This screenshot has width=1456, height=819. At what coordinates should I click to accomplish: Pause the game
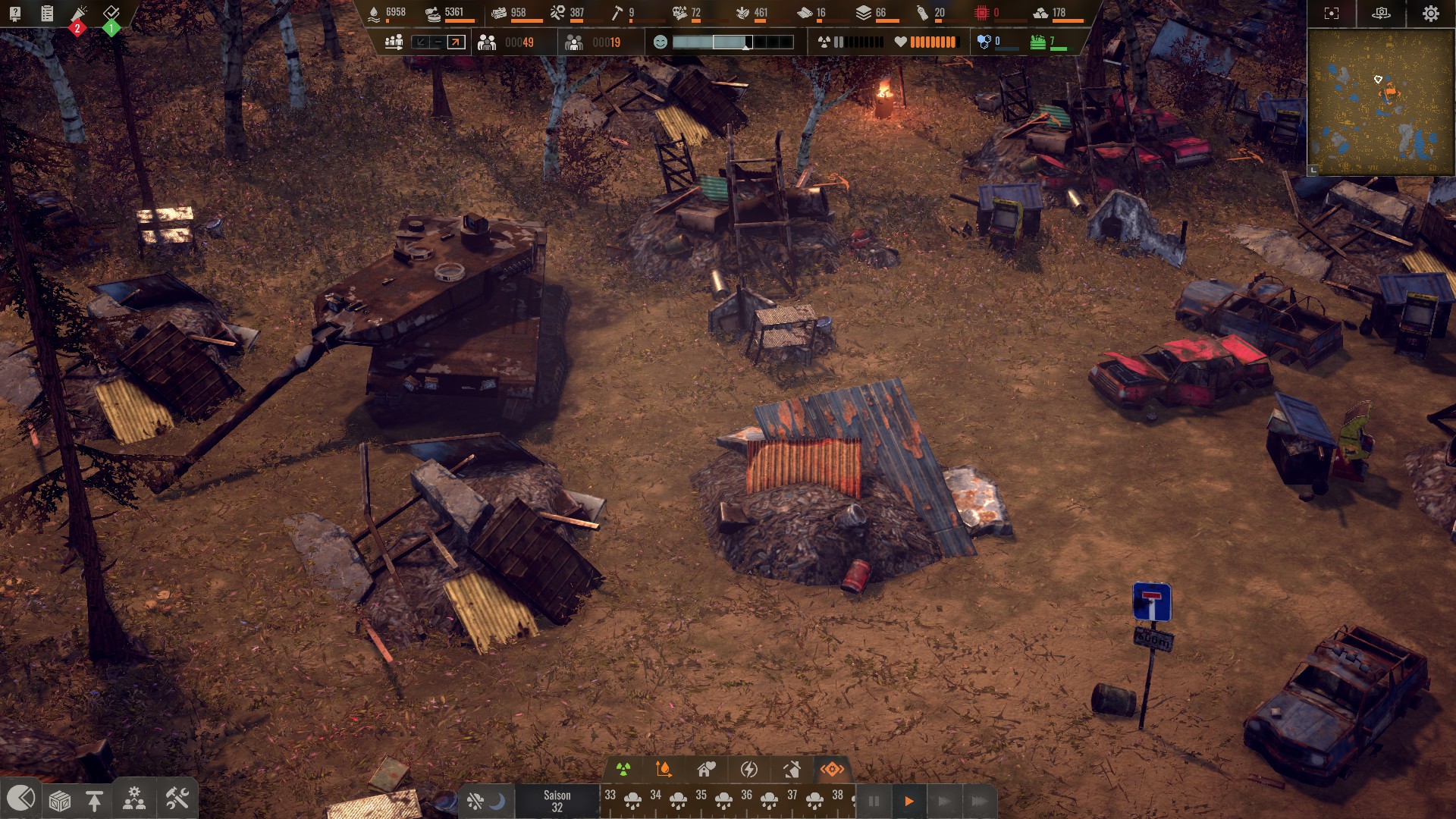(x=874, y=802)
